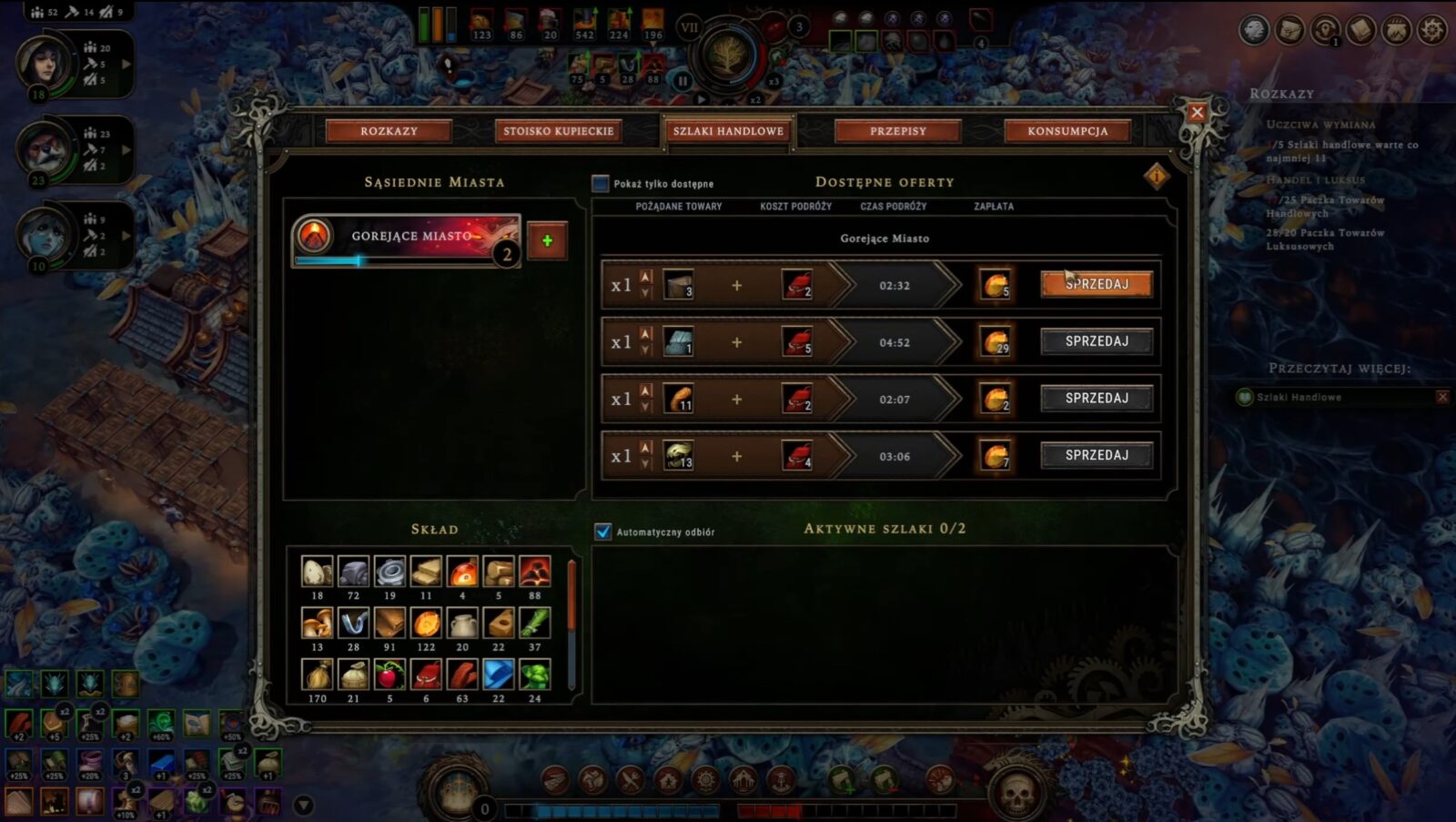Select the Szlaki Handlowe tab
Screen dimensions: 1456x822
728,131
